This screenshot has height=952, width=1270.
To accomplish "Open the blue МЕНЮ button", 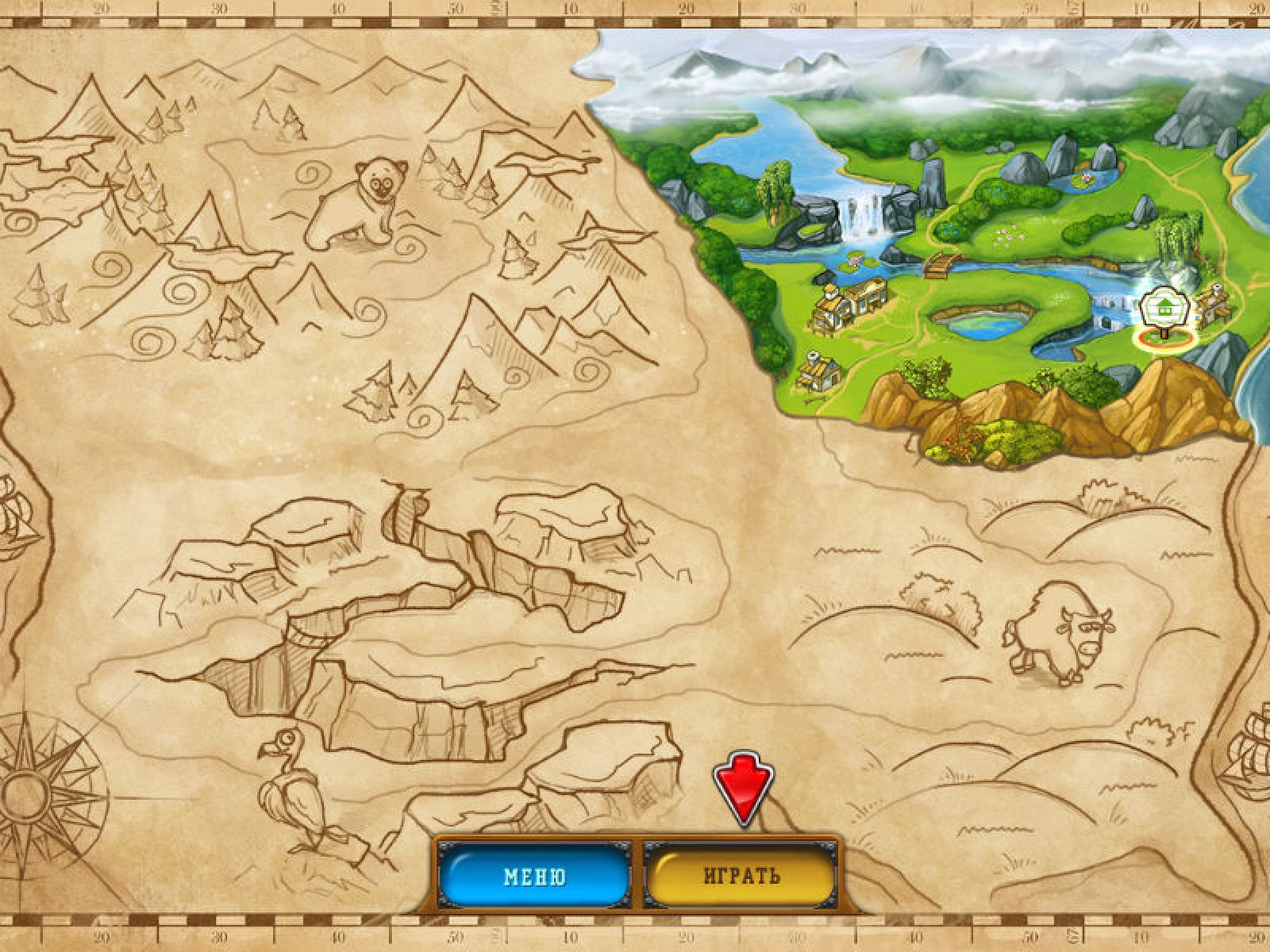I will (x=534, y=876).
